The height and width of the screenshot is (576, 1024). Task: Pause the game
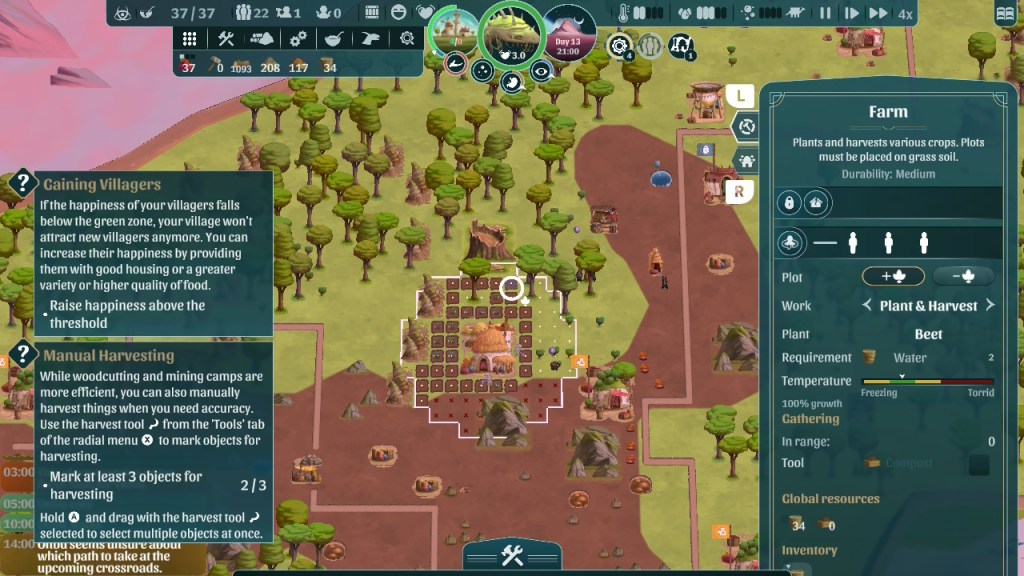pyautogui.click(x=826, y=13)
